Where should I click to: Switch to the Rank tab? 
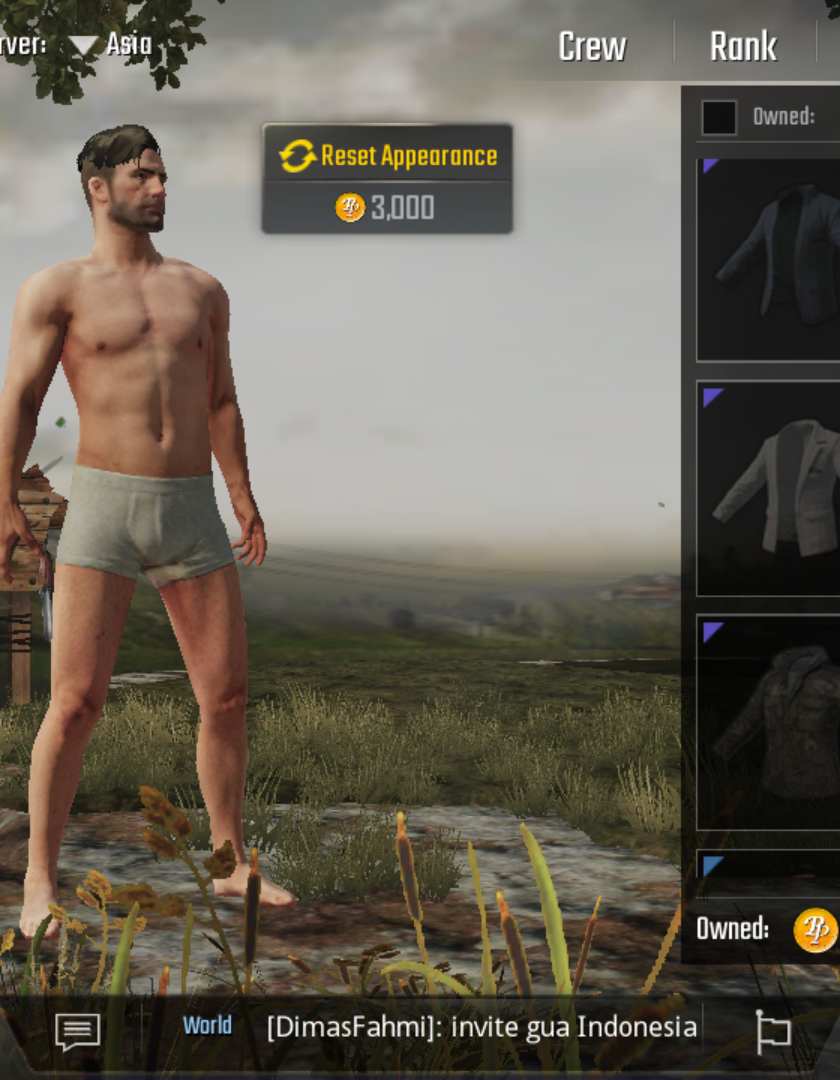click(743, 46)
